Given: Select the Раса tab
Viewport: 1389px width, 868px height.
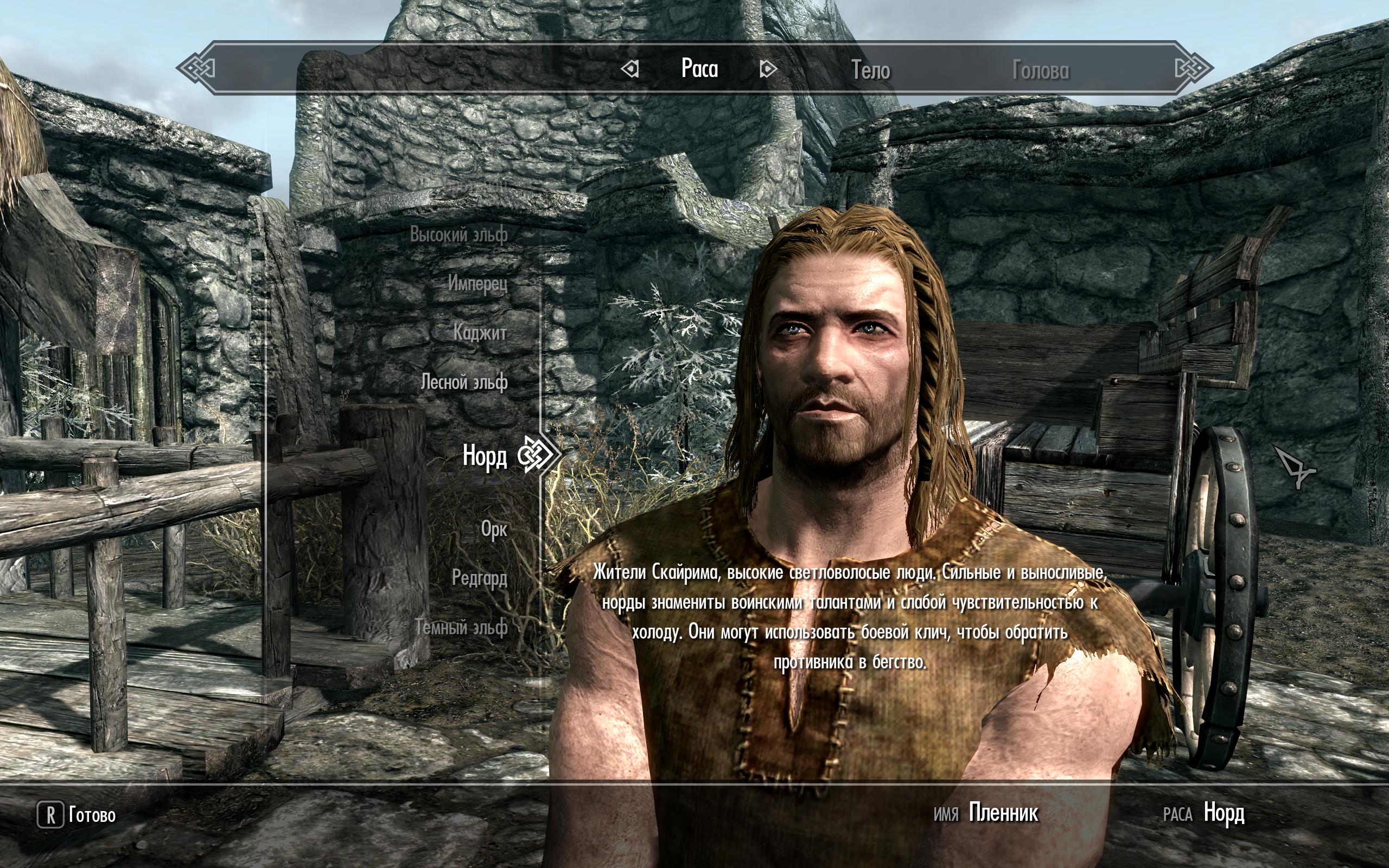Looking at the screenshot, I should point(699,69).
